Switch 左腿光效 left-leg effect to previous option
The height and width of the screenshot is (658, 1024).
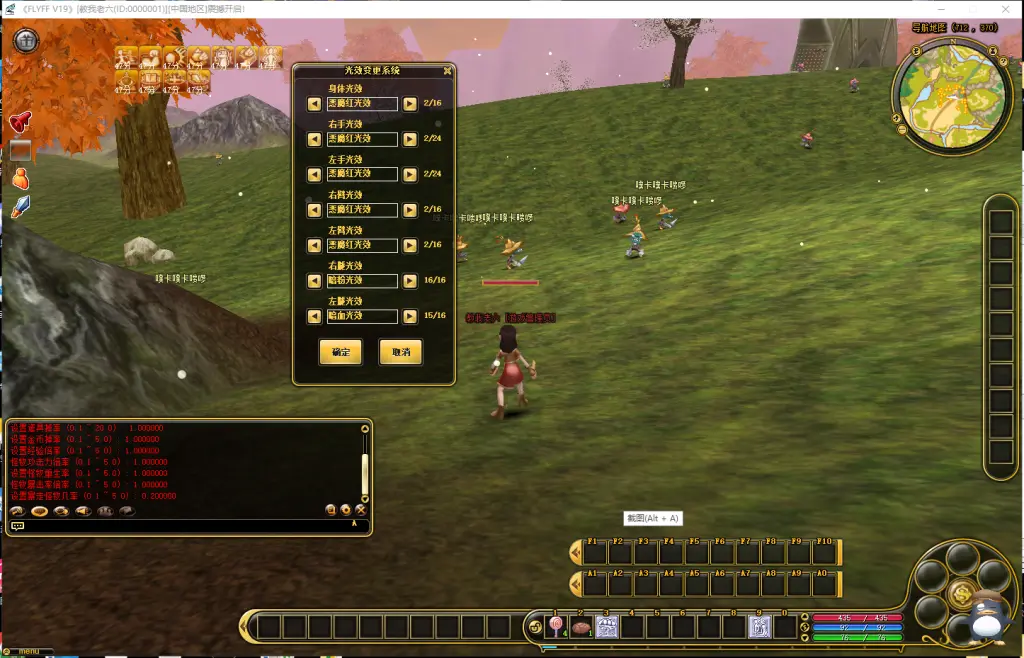click(x=314, y=316)
